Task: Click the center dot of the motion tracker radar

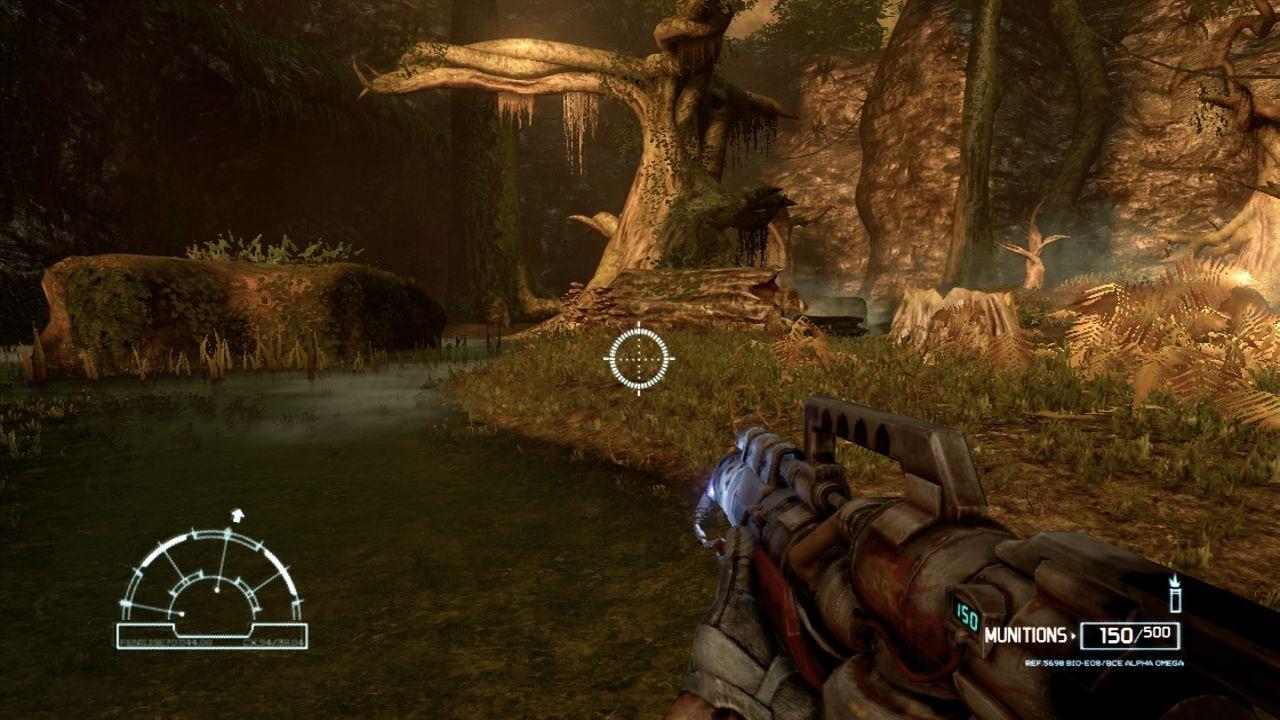Action: [x=217, y=588]
